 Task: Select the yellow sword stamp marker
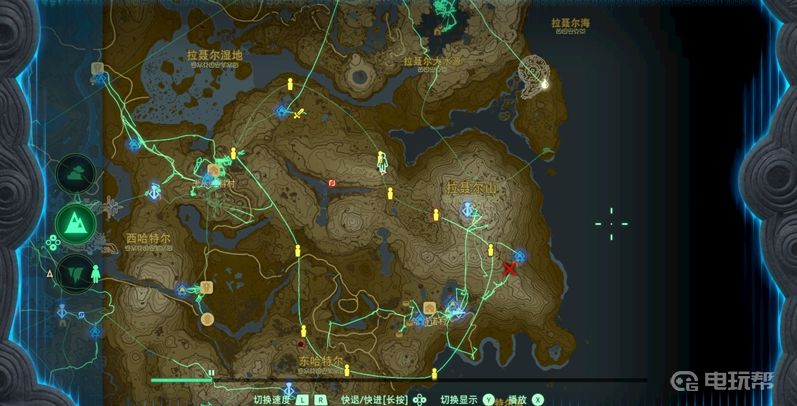coord(298,113)
